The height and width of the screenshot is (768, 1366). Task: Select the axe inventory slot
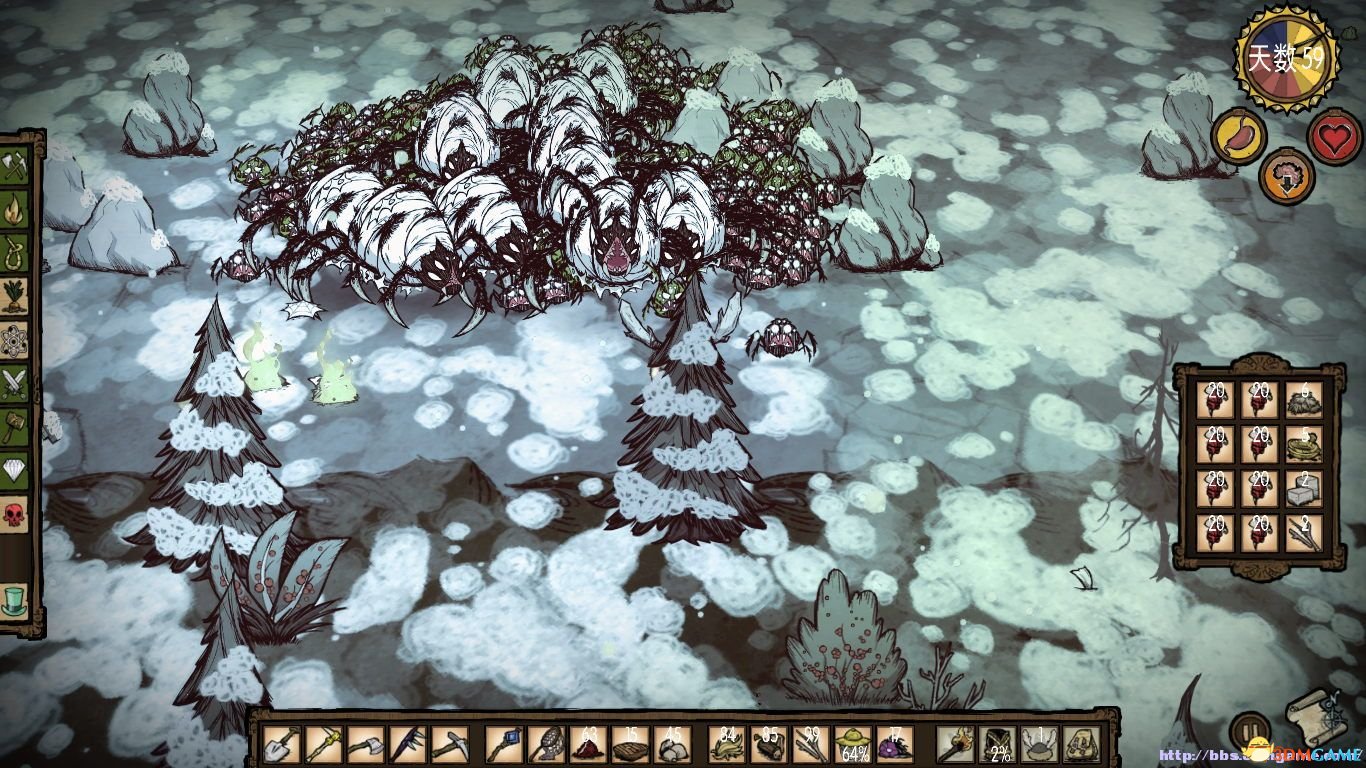(366, 744)
